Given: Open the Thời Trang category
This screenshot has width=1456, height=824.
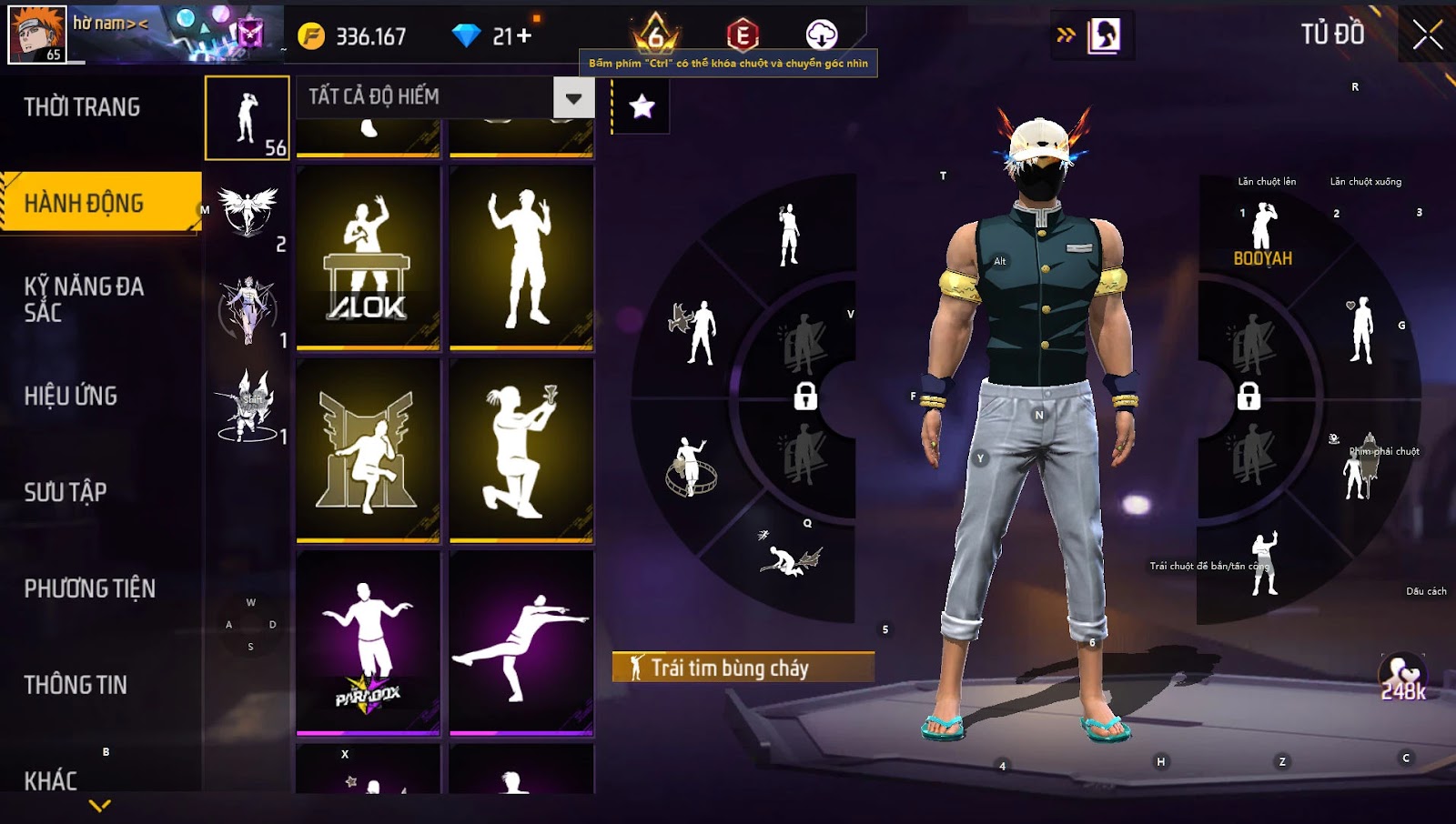Looking at the screenshot, I should [83, 107].
